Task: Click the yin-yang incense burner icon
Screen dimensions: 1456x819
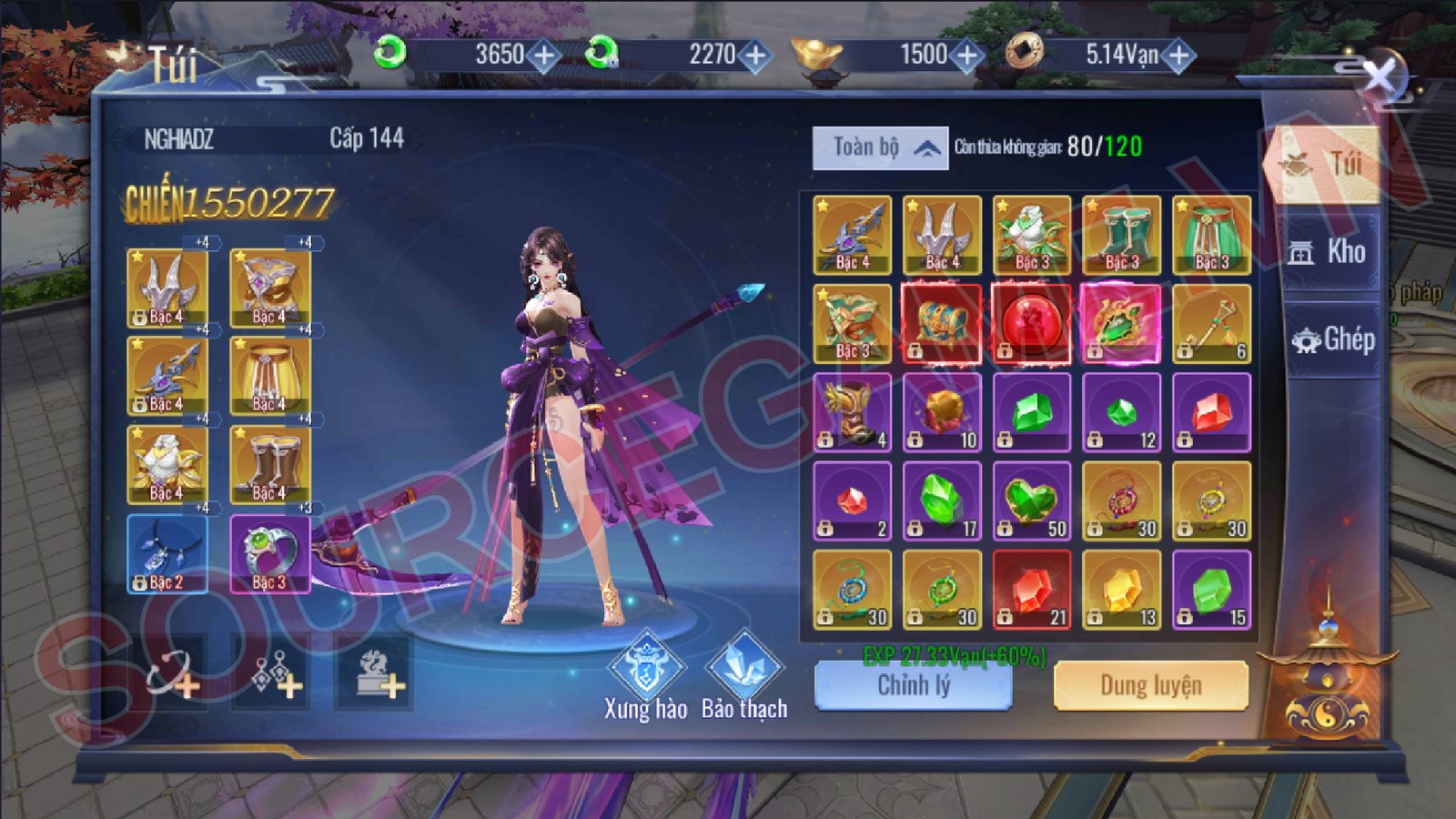Action: pos(1328,682)
